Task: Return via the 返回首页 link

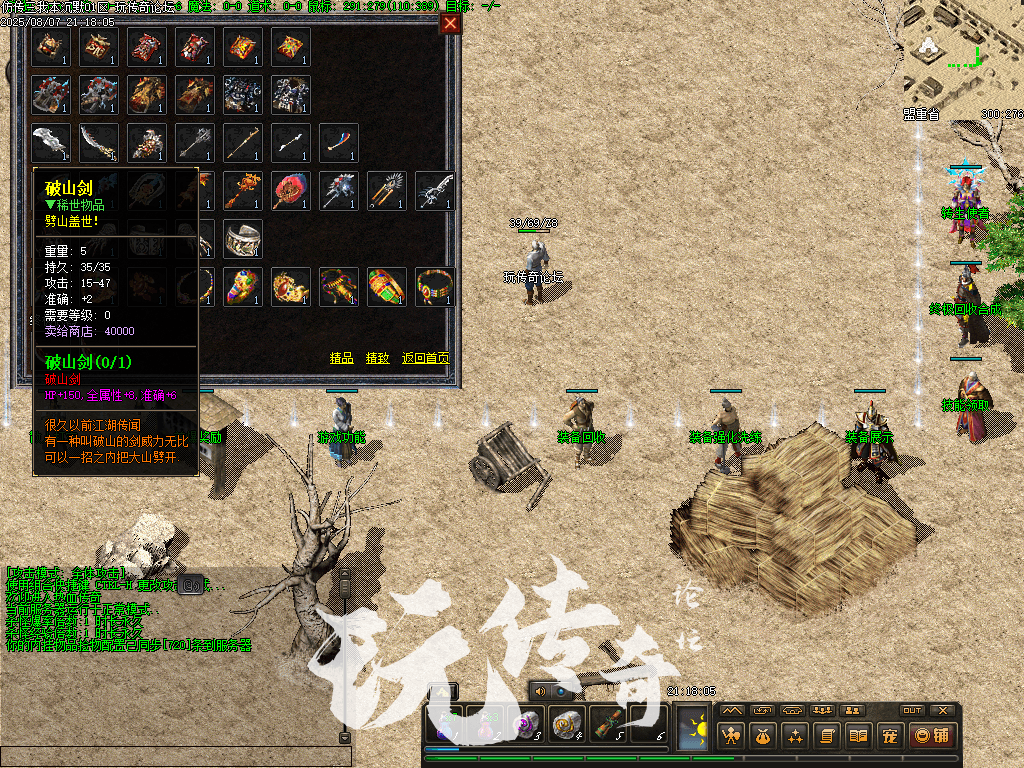Action: point(425,358)
